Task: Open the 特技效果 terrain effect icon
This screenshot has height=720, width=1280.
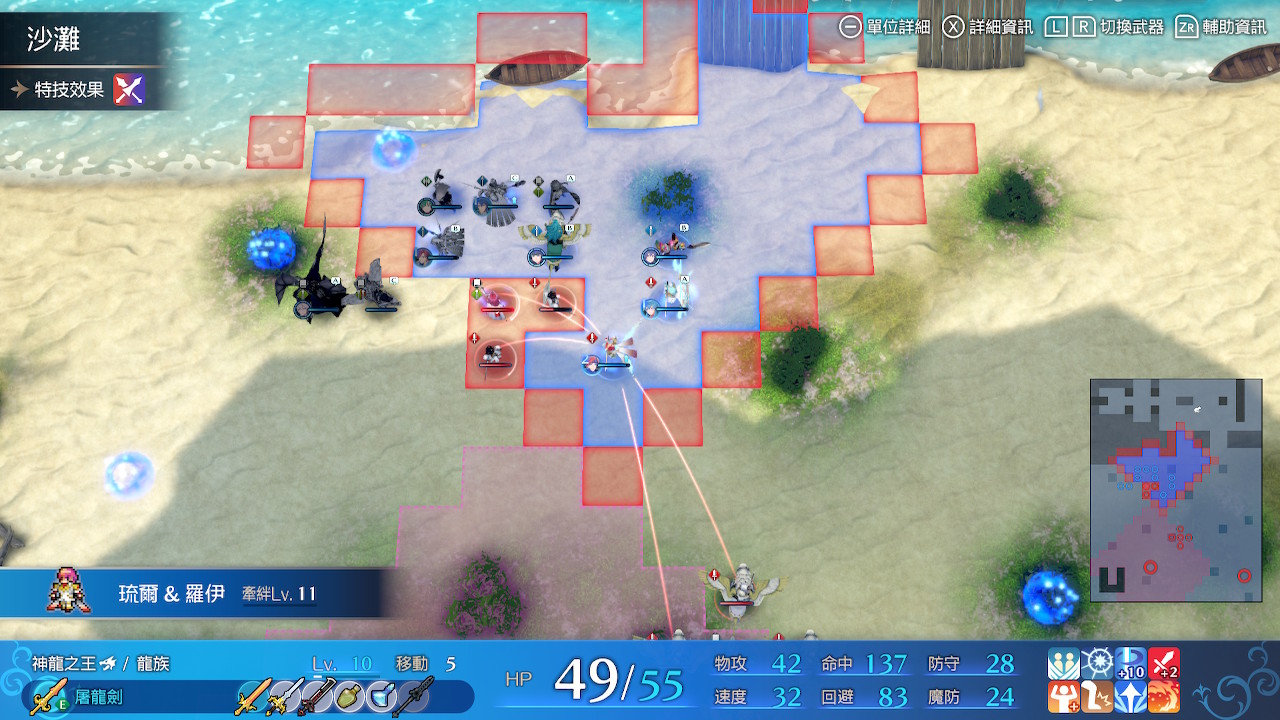Action: [129, 90]
